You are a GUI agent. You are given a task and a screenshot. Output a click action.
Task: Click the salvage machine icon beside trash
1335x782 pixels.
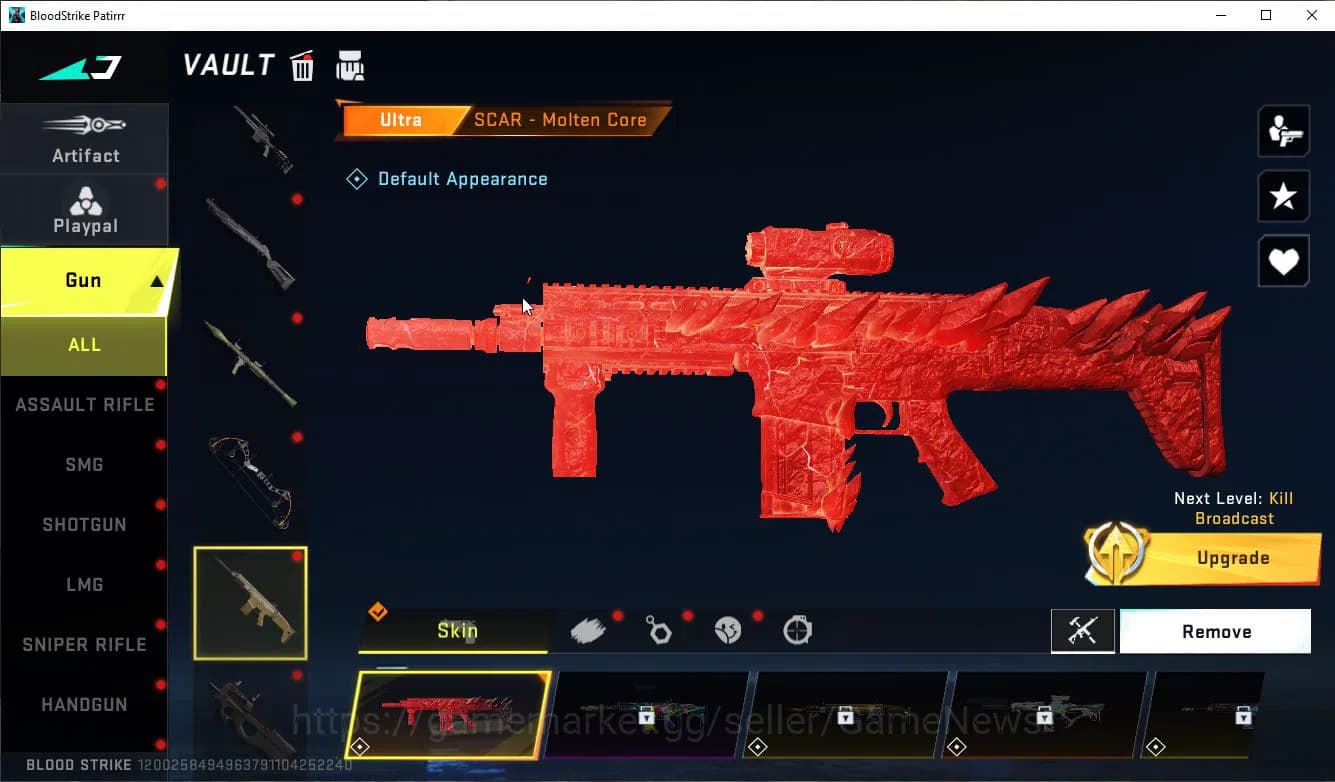click(350, 65)
